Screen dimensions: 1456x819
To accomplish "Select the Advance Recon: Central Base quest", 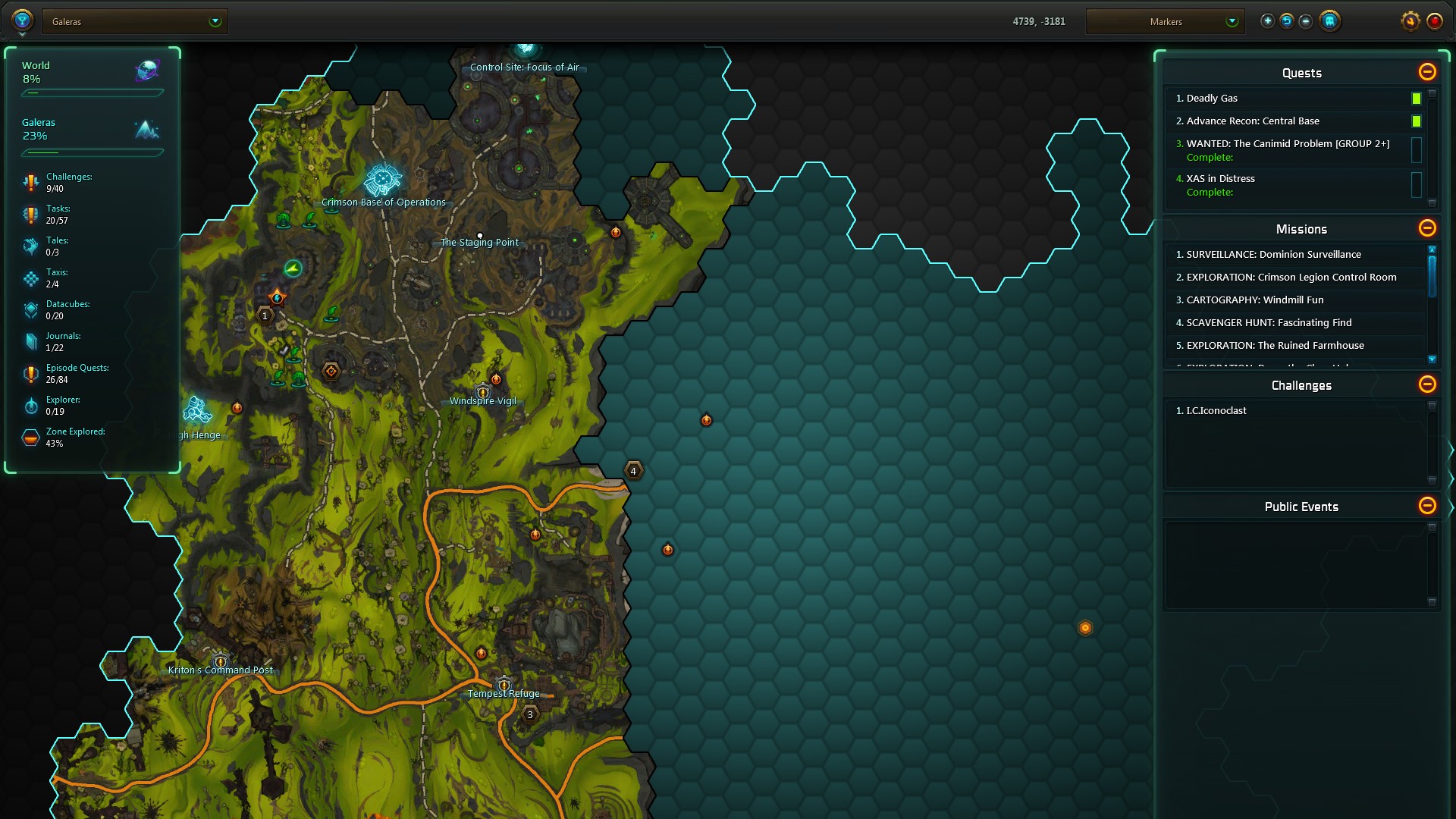I will coord(1253,121).
